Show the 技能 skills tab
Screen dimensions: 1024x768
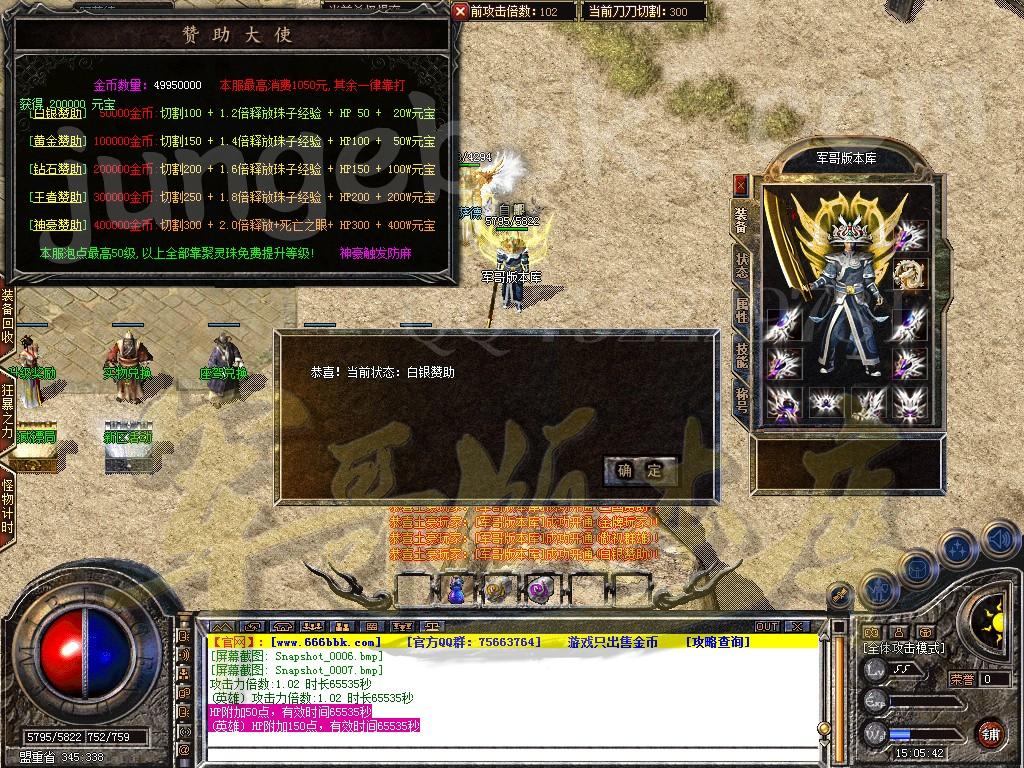click(x=741, y=353)
